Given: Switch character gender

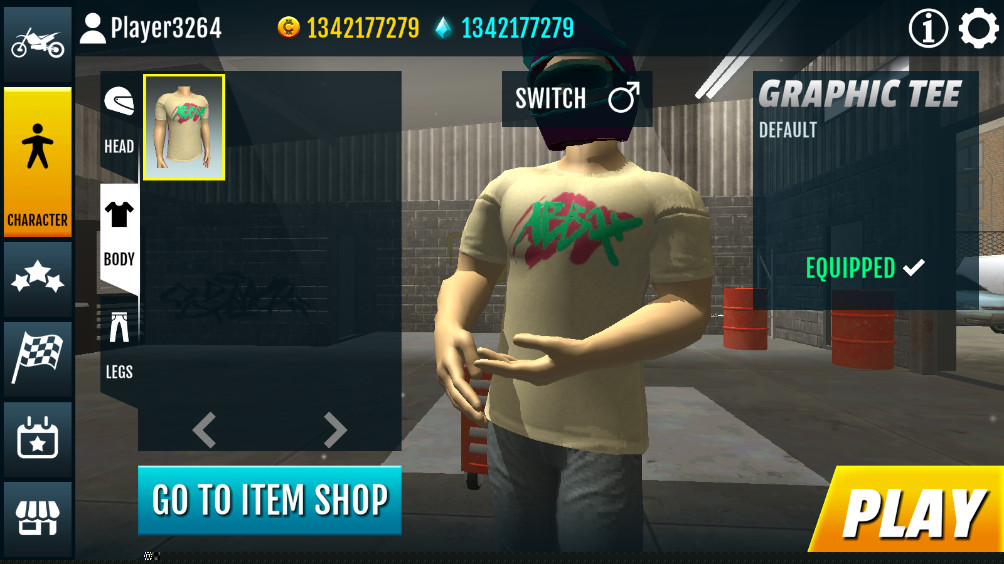Looking at the screenshot, I should click(576, 98).
